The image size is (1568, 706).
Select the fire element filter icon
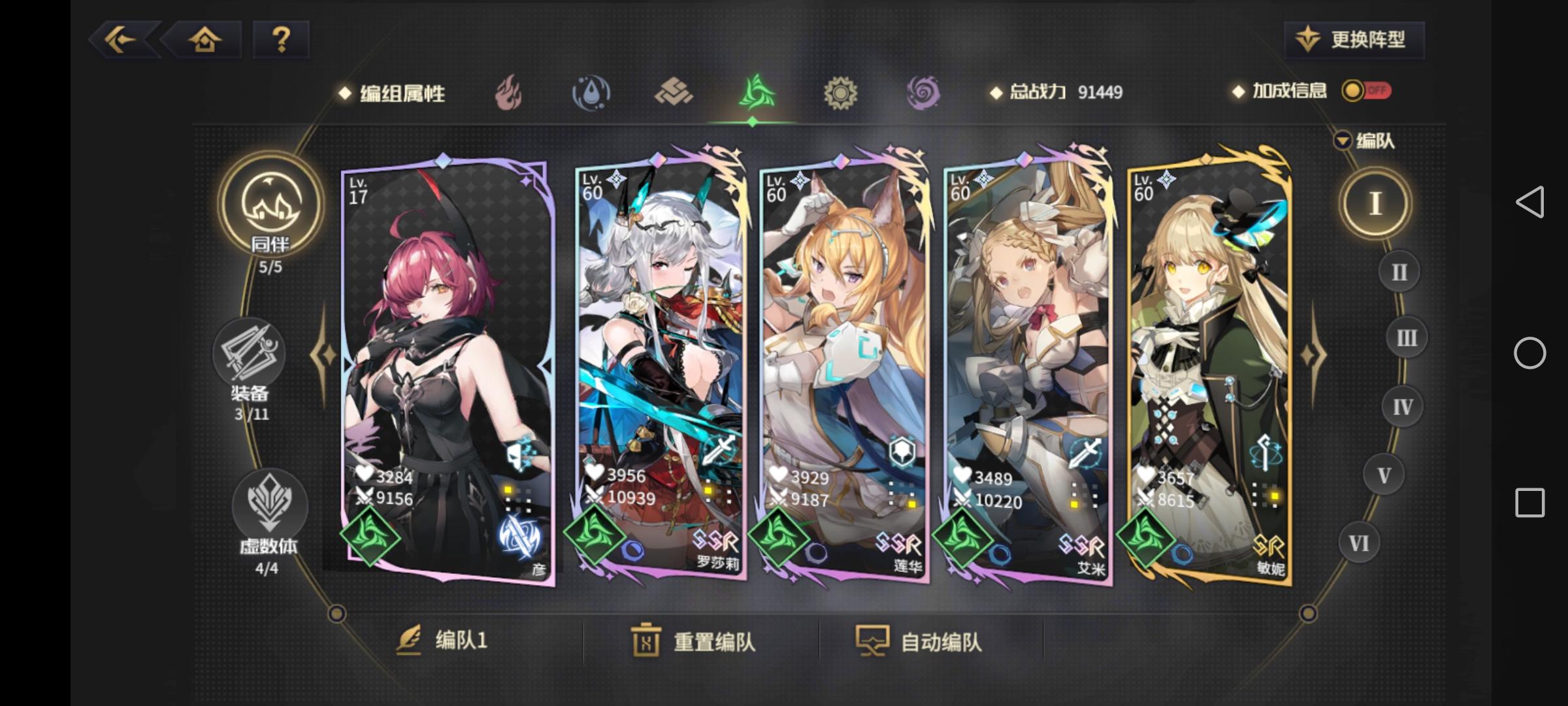tap(509, 93)
